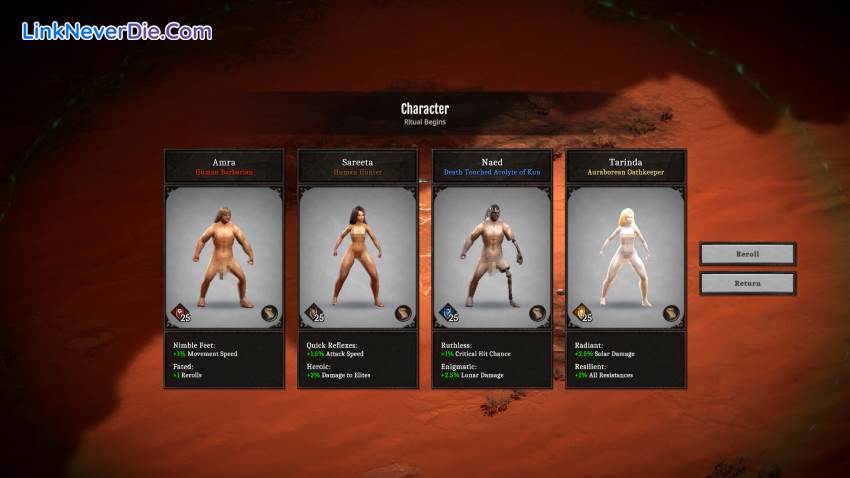Click the Reroll button

tap(747, 254)
